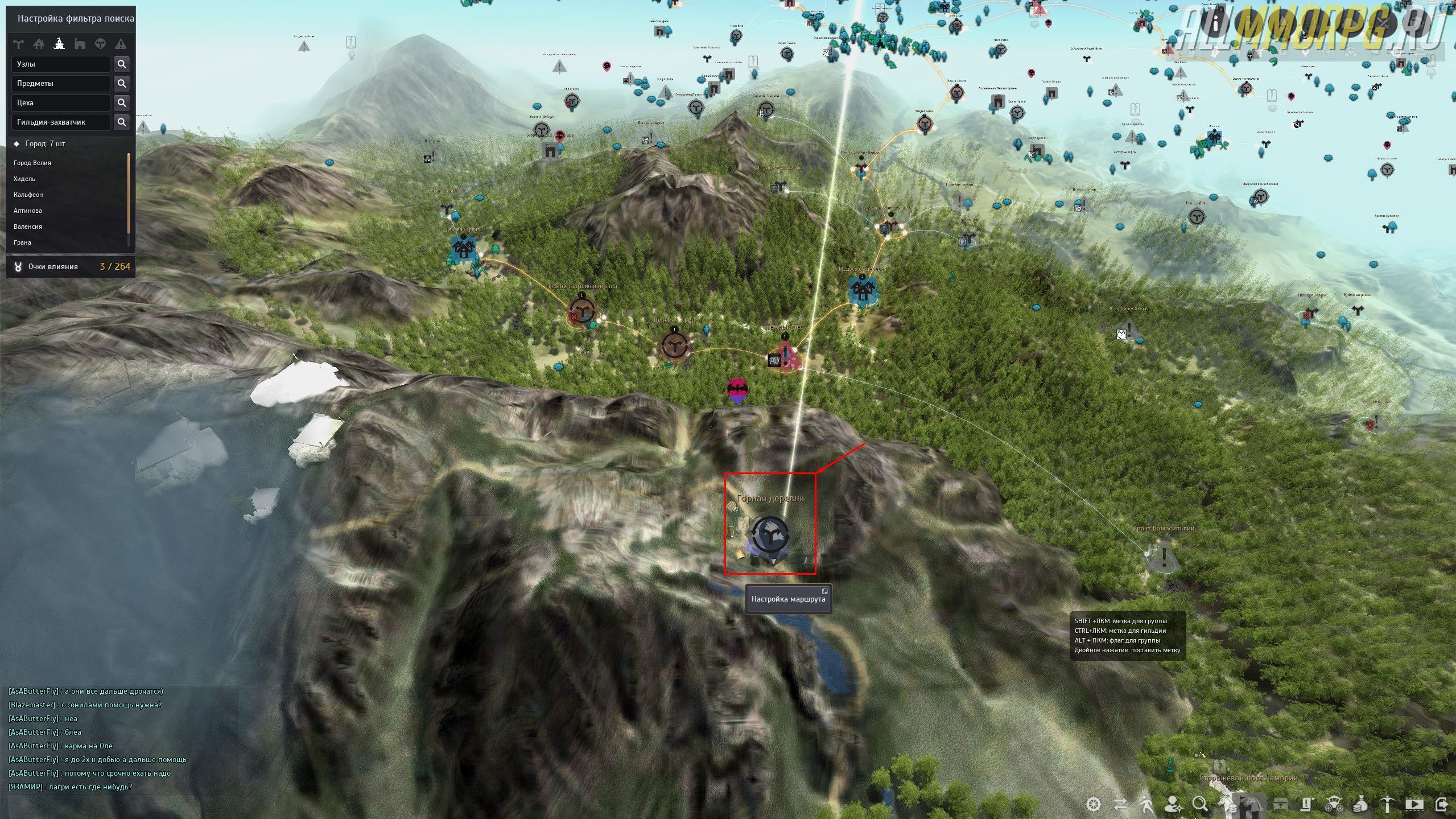The image size is (1456, 819).
Task: Select Город Велия in the city list
Action: click(32, 163)
